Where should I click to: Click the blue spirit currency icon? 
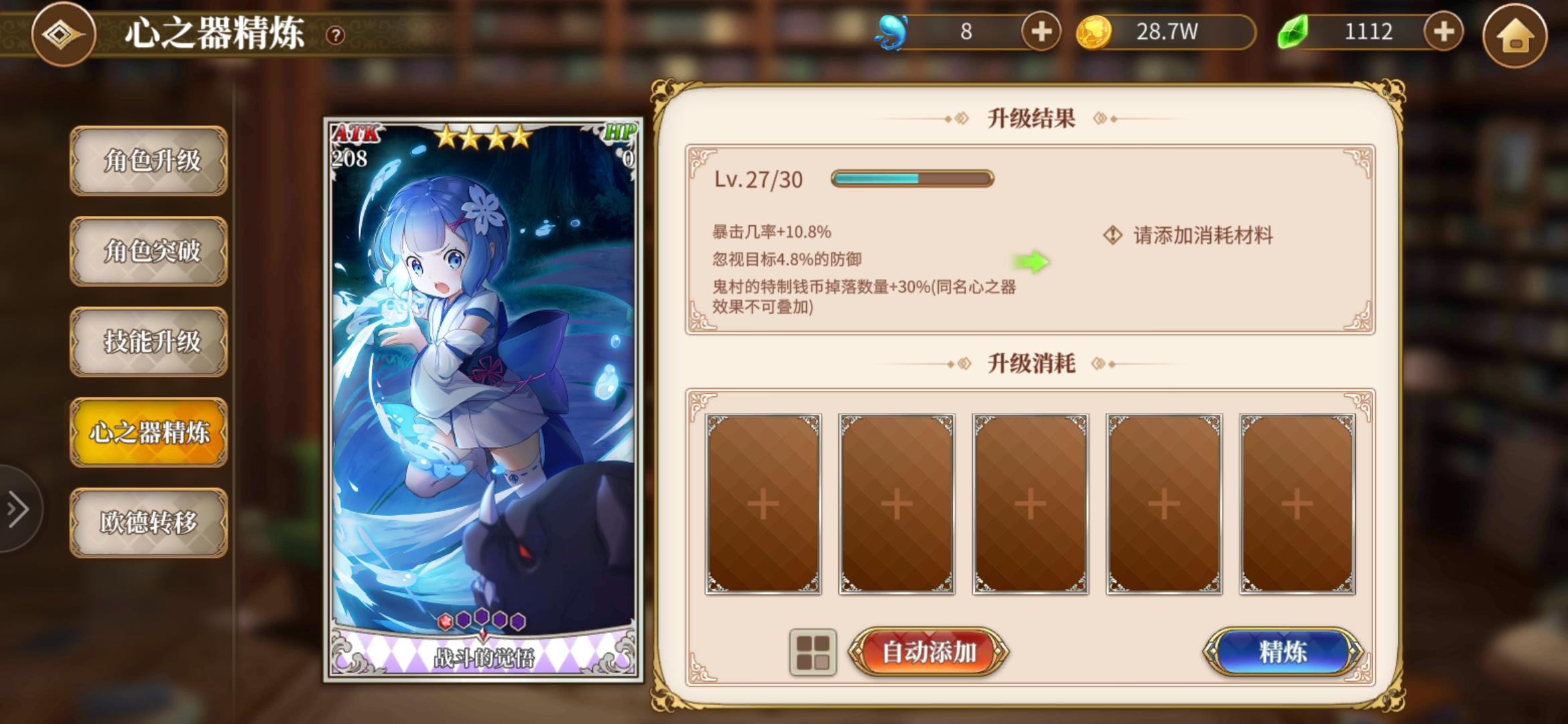(x=892, y=31)
